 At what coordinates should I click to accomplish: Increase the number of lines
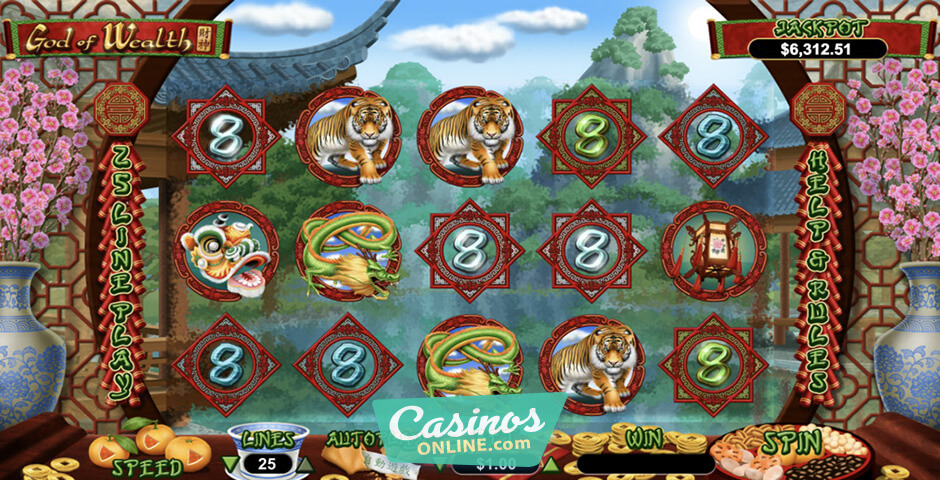(307, 463)
